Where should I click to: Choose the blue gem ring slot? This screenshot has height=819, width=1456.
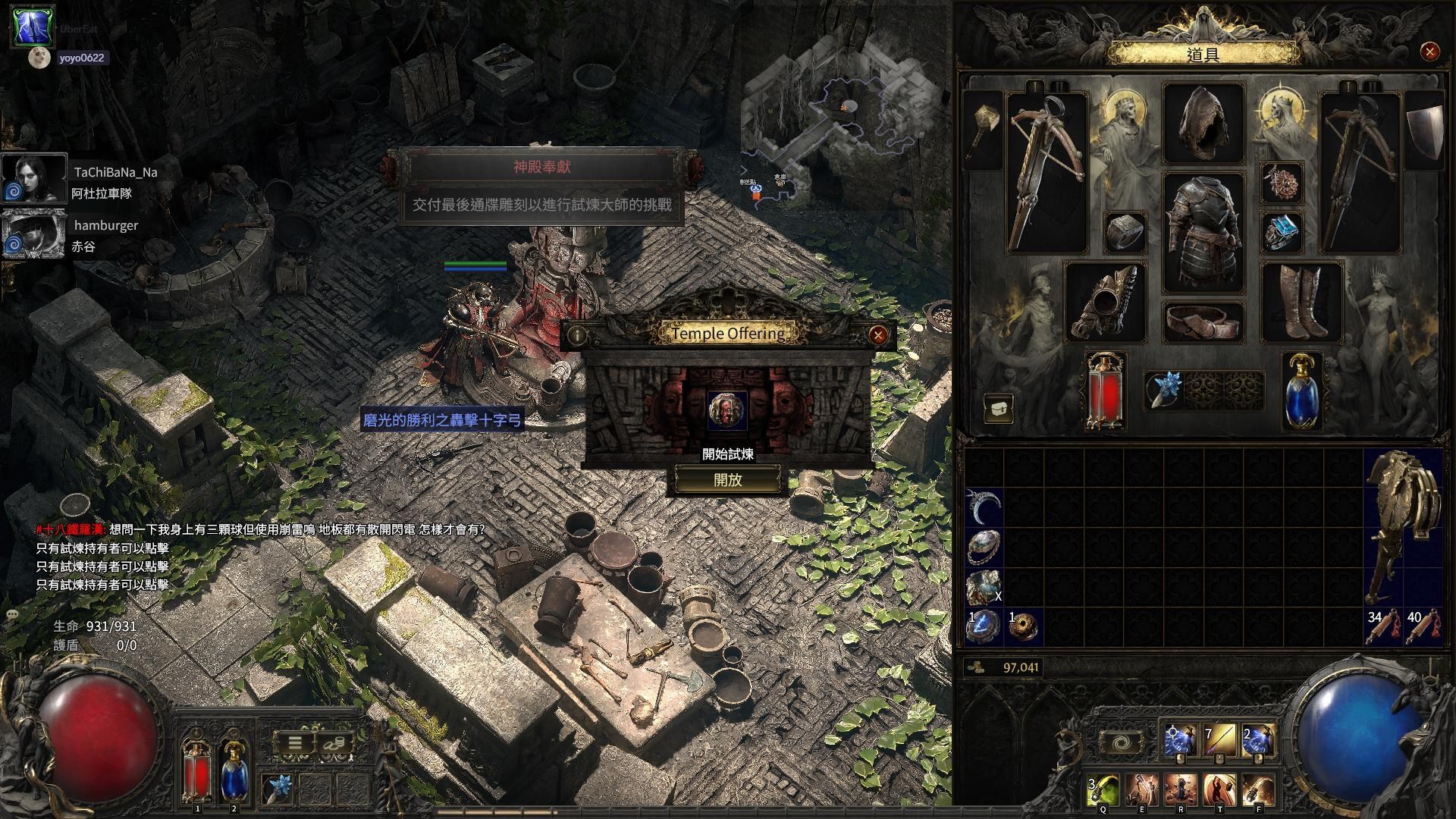coord(1282,232)
